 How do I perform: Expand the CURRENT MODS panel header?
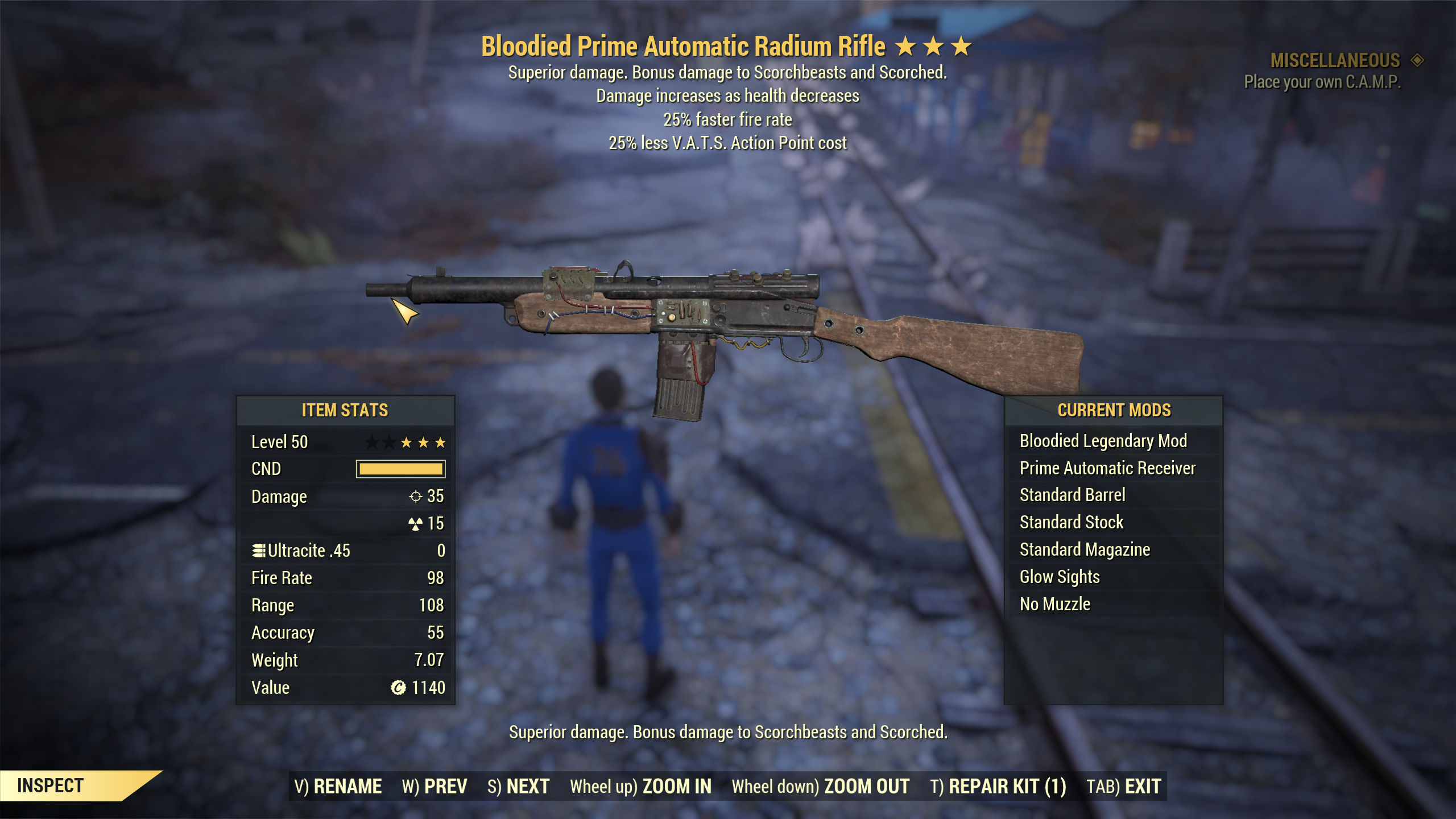click(x=1114, y=409)
